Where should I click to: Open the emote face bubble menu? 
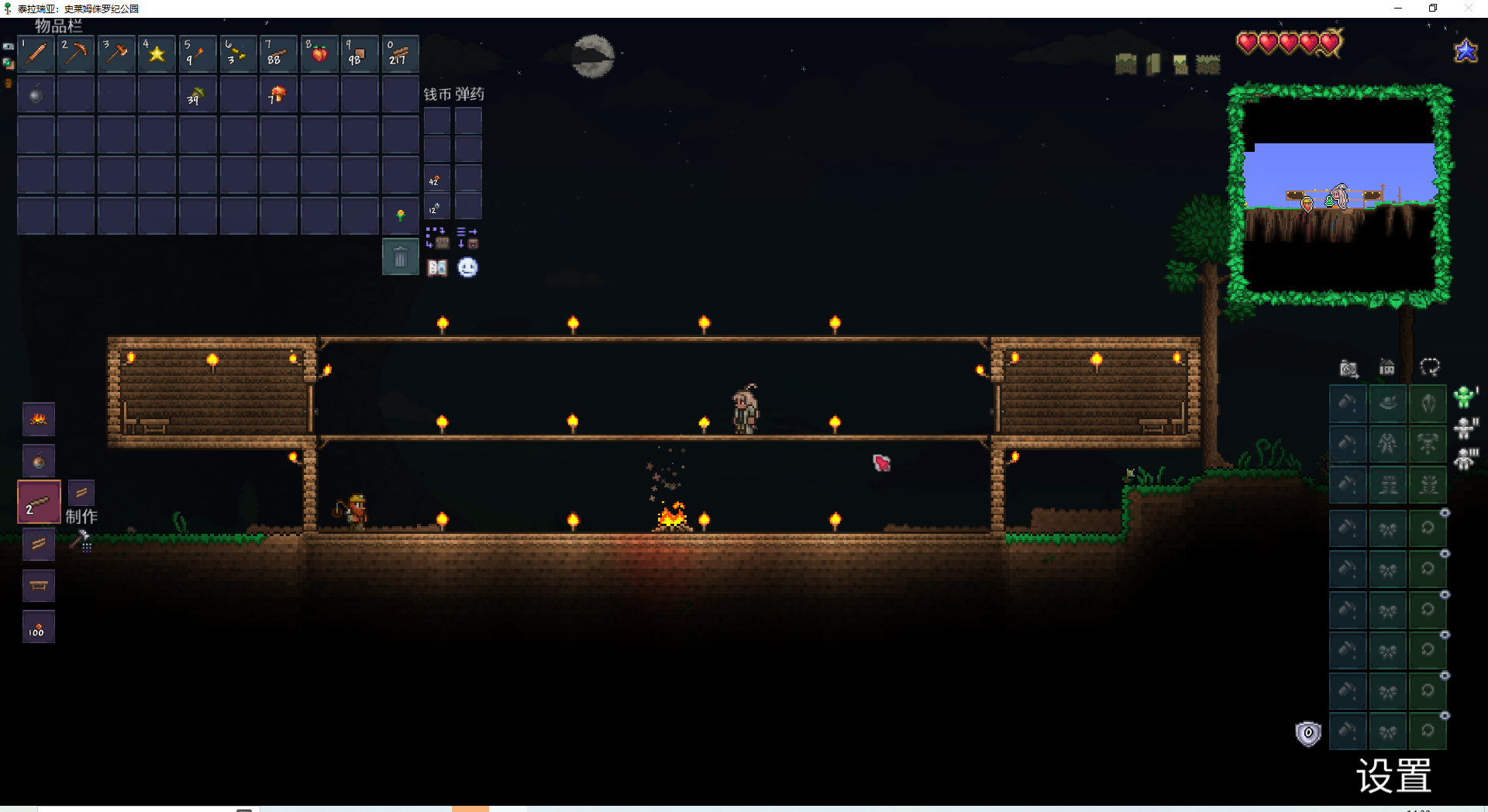click(467, 268)
